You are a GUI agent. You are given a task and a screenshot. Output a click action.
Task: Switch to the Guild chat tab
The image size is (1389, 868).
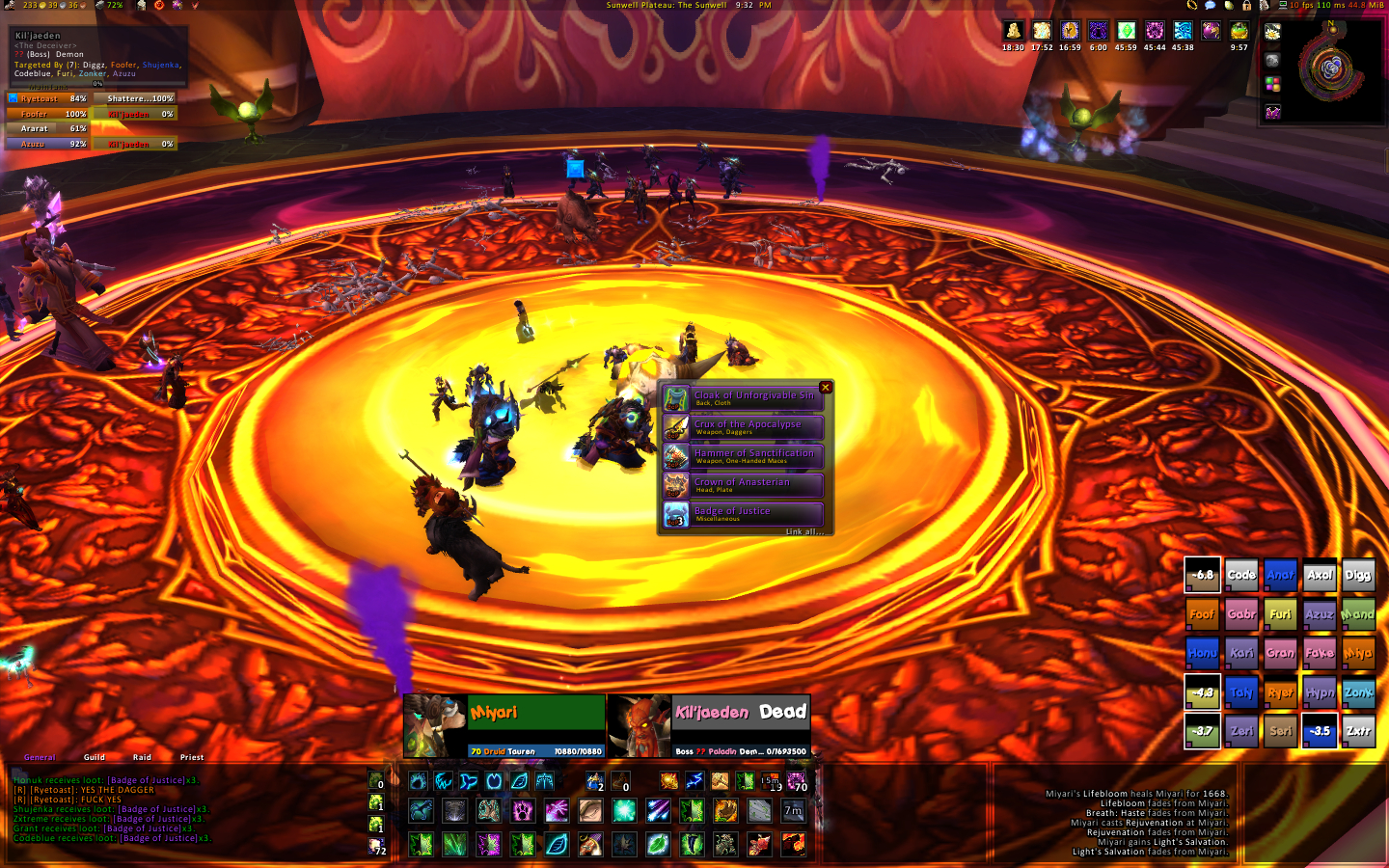click(x=95, y=757)
